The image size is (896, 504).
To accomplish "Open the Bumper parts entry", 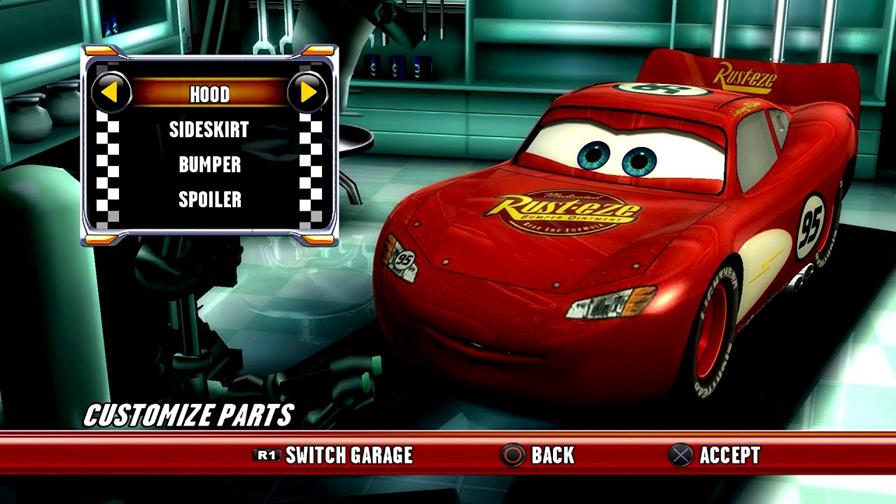I will click(x=210, y=163).
